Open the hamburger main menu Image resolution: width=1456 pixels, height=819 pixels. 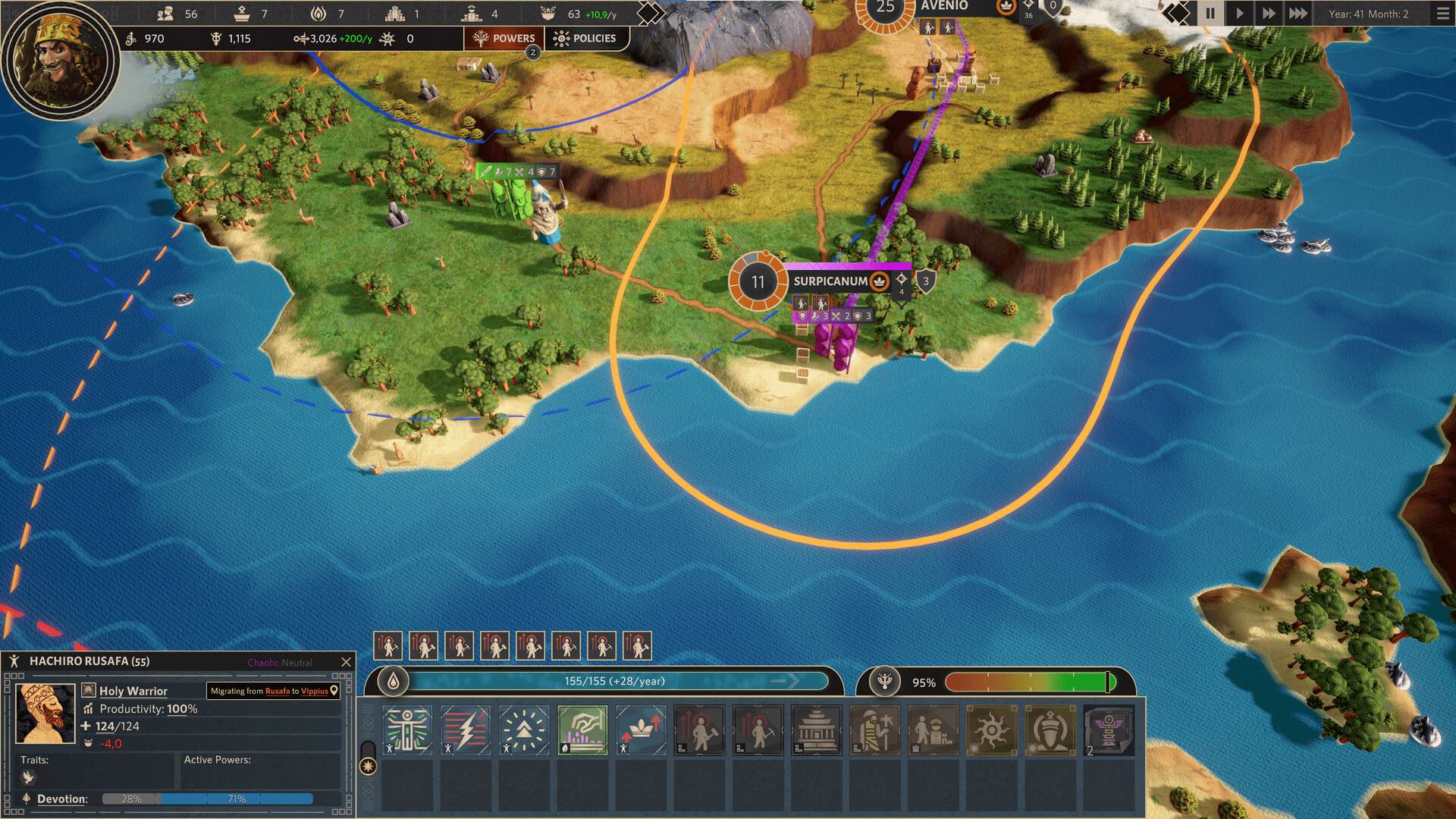click(x=1442, y=14)
